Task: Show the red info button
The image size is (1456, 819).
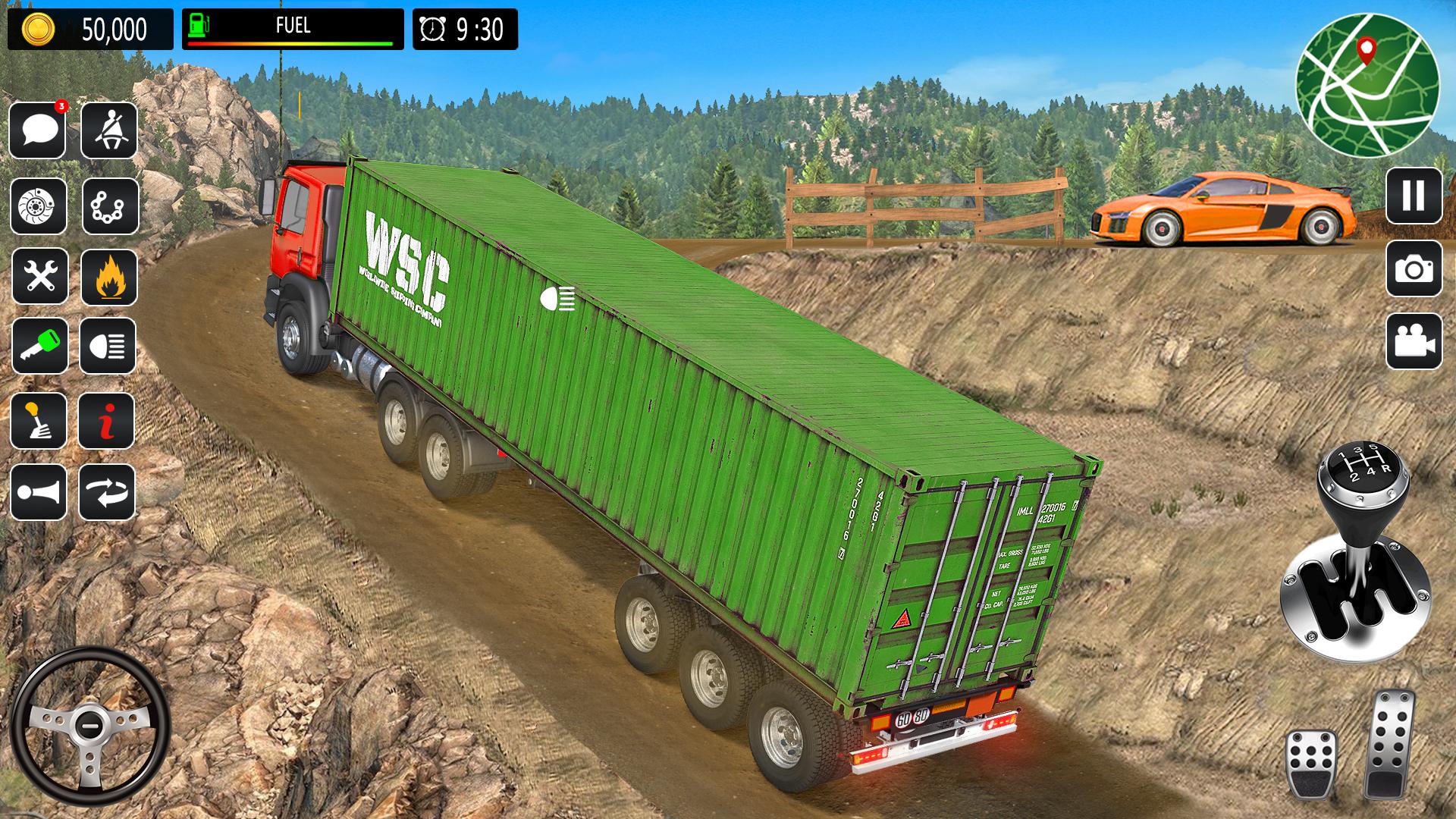Action: click(x=106, y=421)
